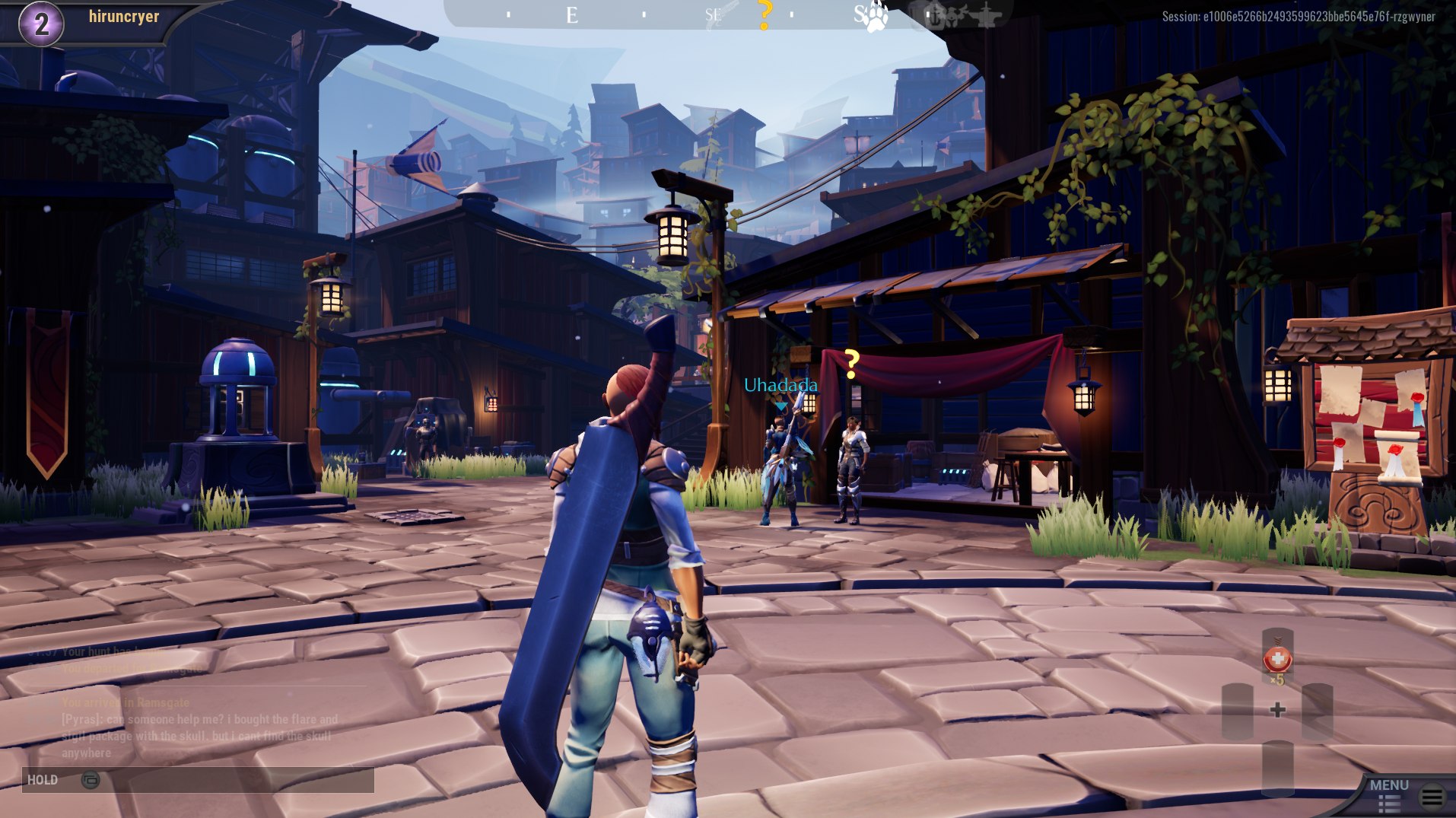Click the level 2 badge emblem

coord(41,21)
